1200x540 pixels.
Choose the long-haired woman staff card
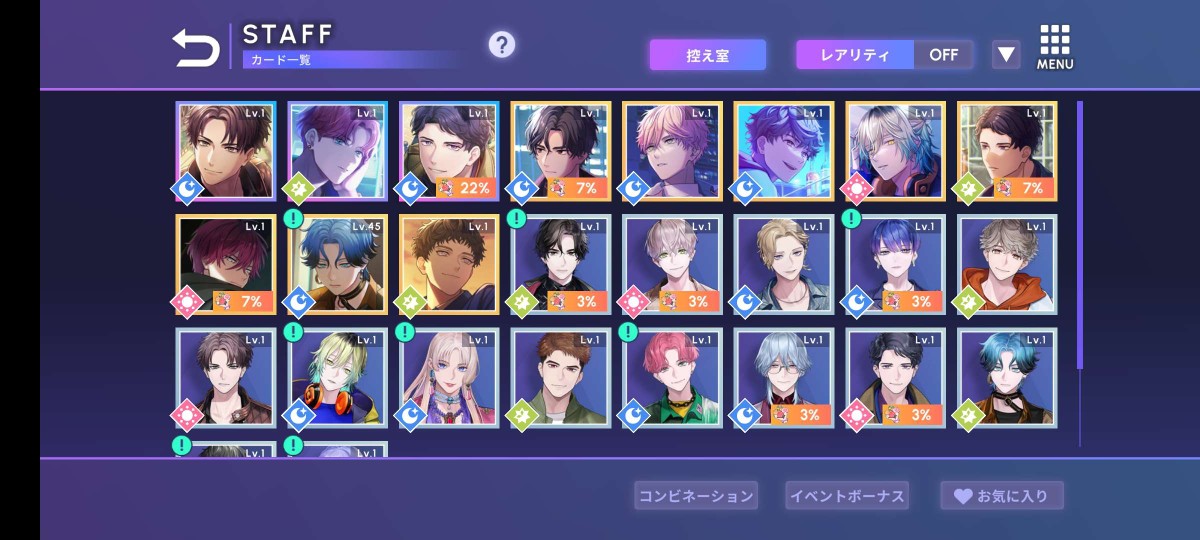449,378
